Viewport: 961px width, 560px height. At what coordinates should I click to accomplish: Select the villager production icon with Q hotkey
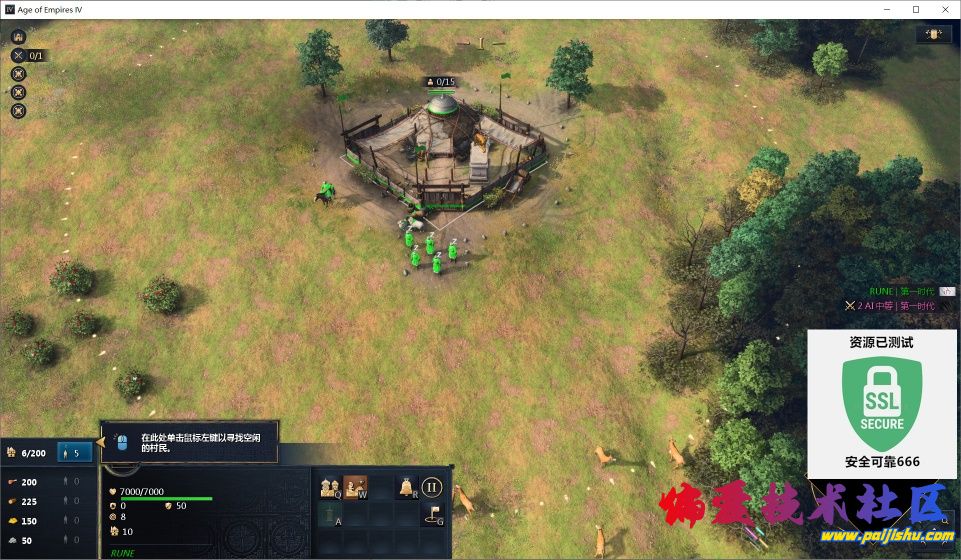pyautogui.click(x=330, y=487)
